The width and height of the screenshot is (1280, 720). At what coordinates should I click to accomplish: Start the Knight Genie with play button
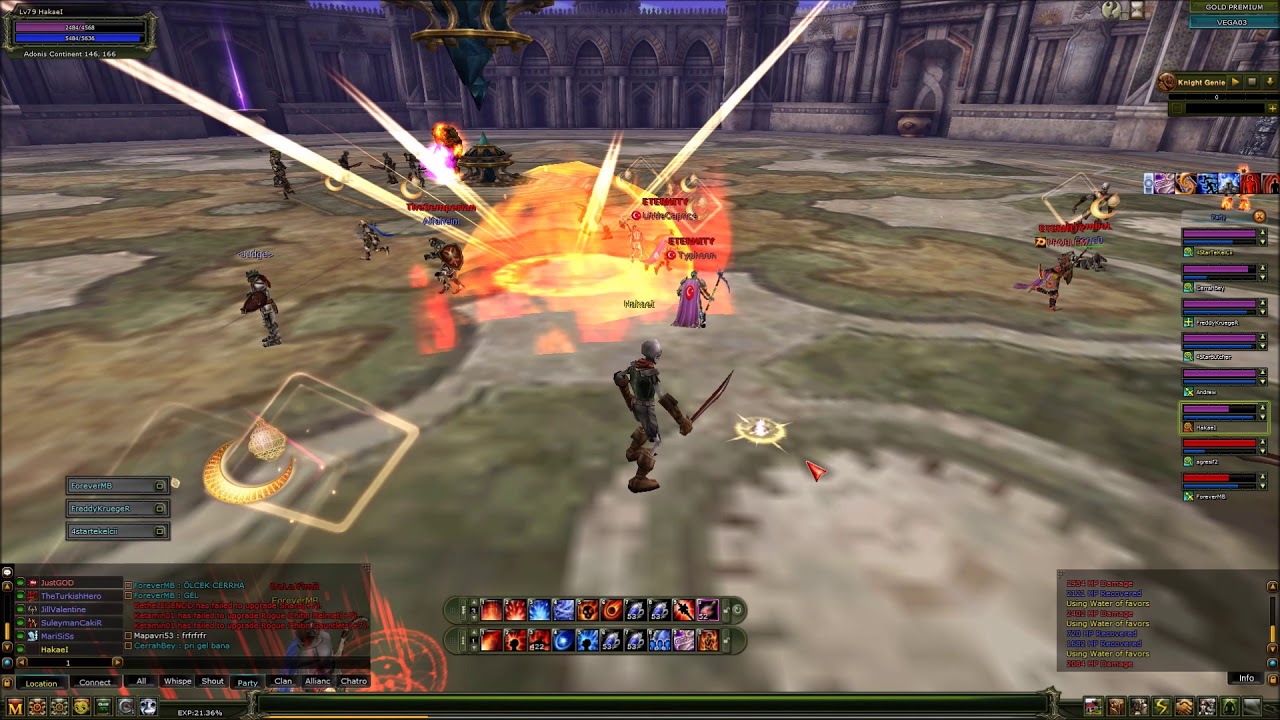point(1235,82)
